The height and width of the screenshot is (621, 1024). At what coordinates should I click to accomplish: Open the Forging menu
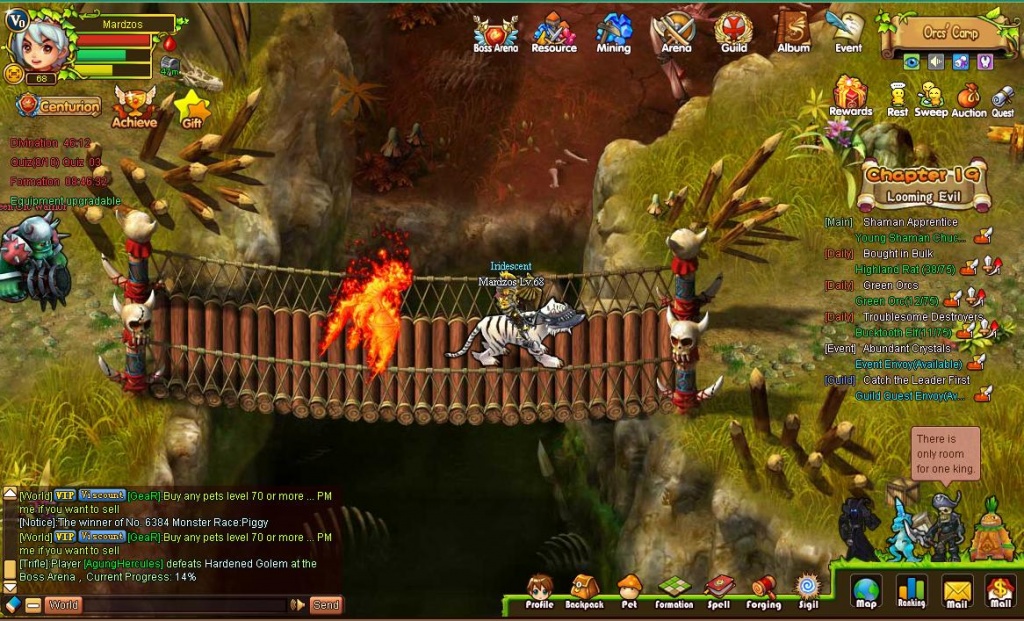pyautogui.click(x=763, y=591)
